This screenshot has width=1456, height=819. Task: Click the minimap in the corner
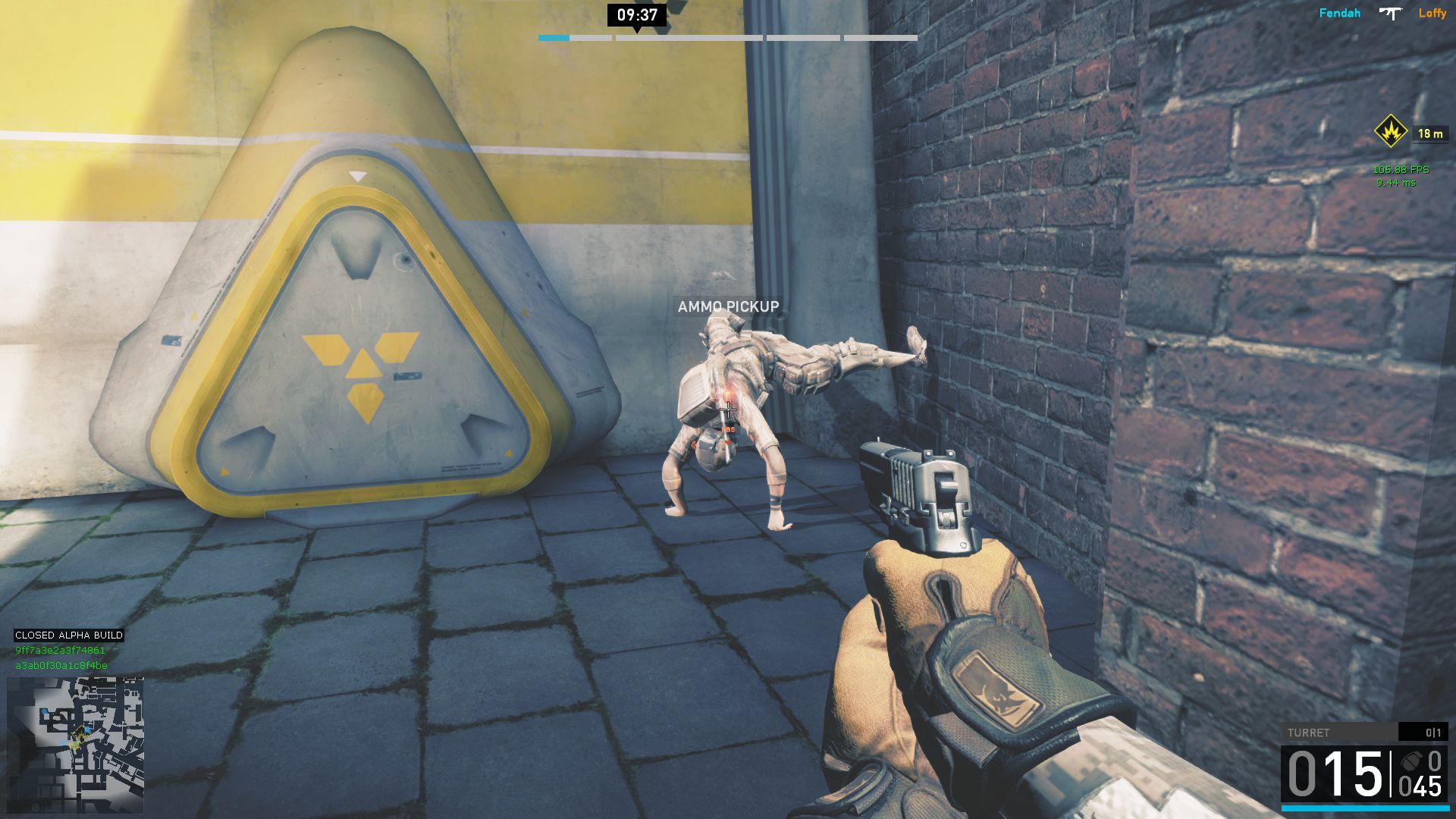pyautogui.click(x=75, y=745)
